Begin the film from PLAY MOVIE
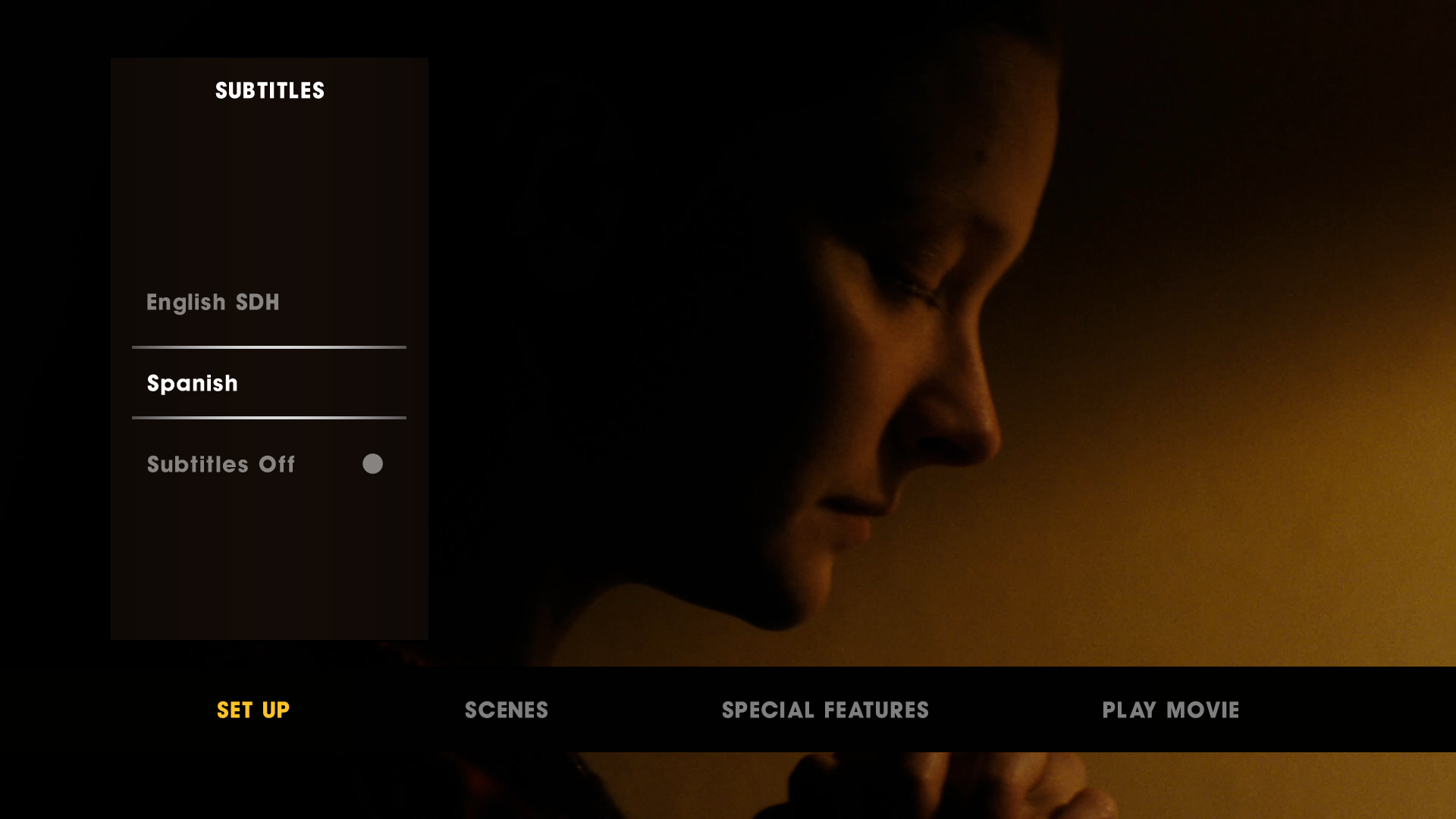 1170,711
